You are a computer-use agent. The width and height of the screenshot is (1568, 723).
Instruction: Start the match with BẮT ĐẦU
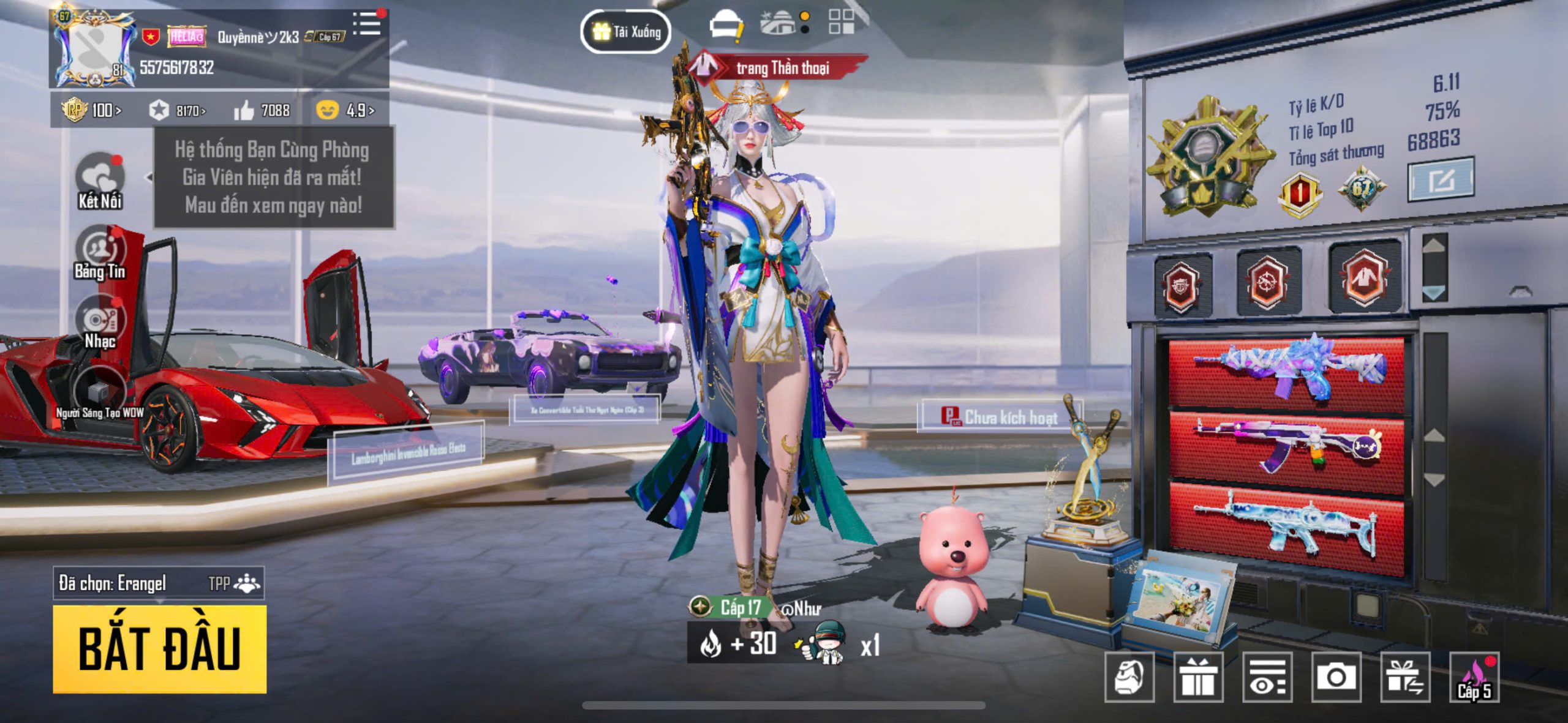pos(159,648)
